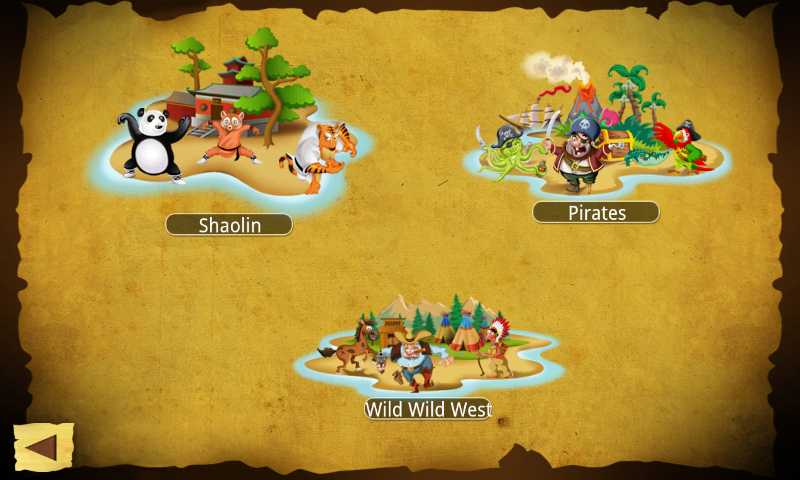
Task: Open the Wild Wild West label
Action: [428, 409]
